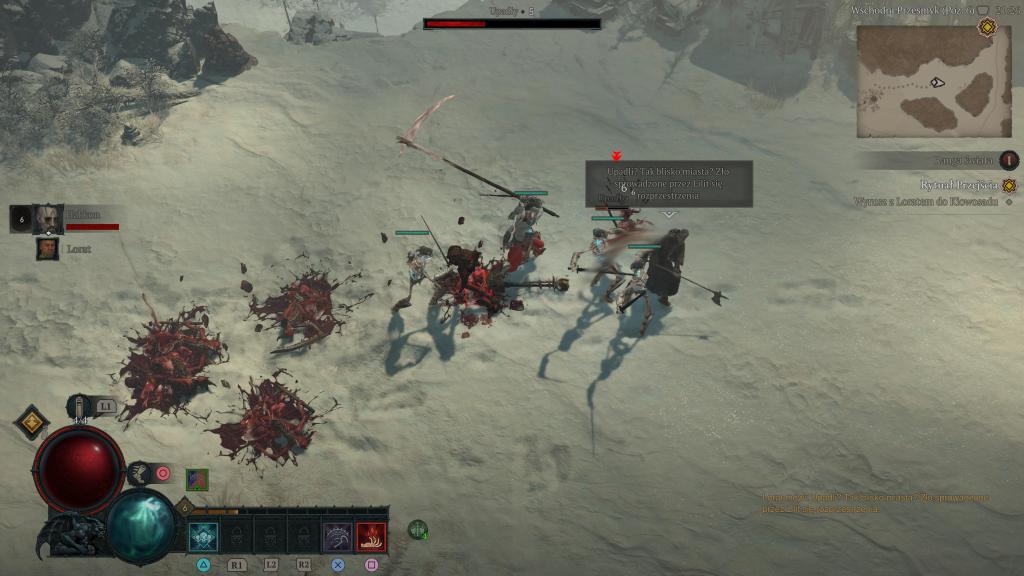
Task: Click the green emote wheel icon
Action: tap(418, 530)
